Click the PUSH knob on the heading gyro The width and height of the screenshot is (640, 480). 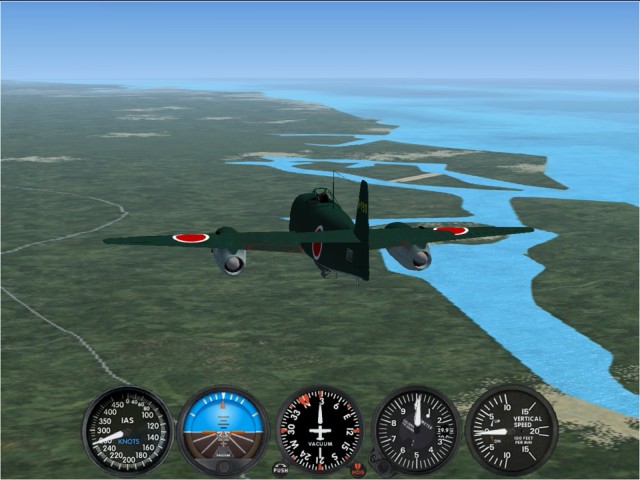280,468
